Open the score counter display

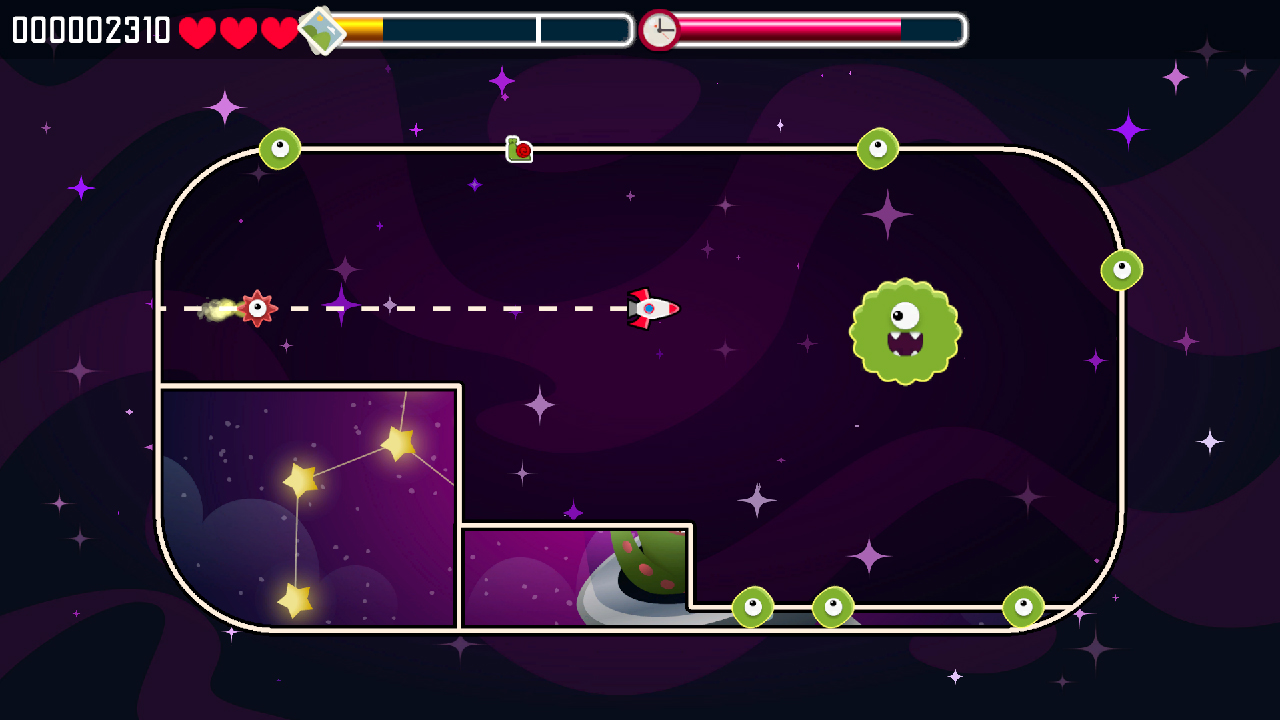click(x=88, y=29)
